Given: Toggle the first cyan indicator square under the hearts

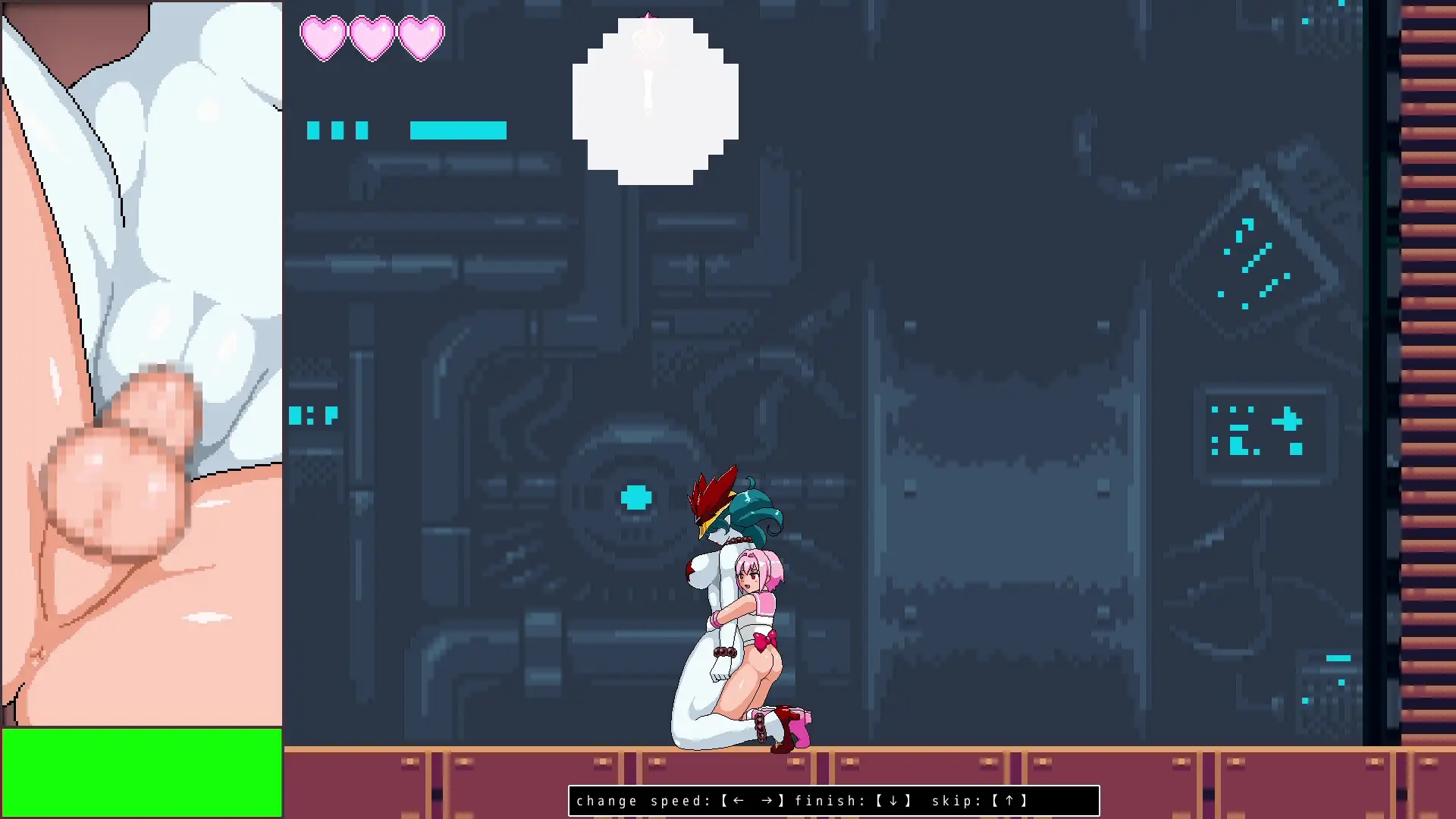Looking at the screenshot, I should click(x=312, y=130).
